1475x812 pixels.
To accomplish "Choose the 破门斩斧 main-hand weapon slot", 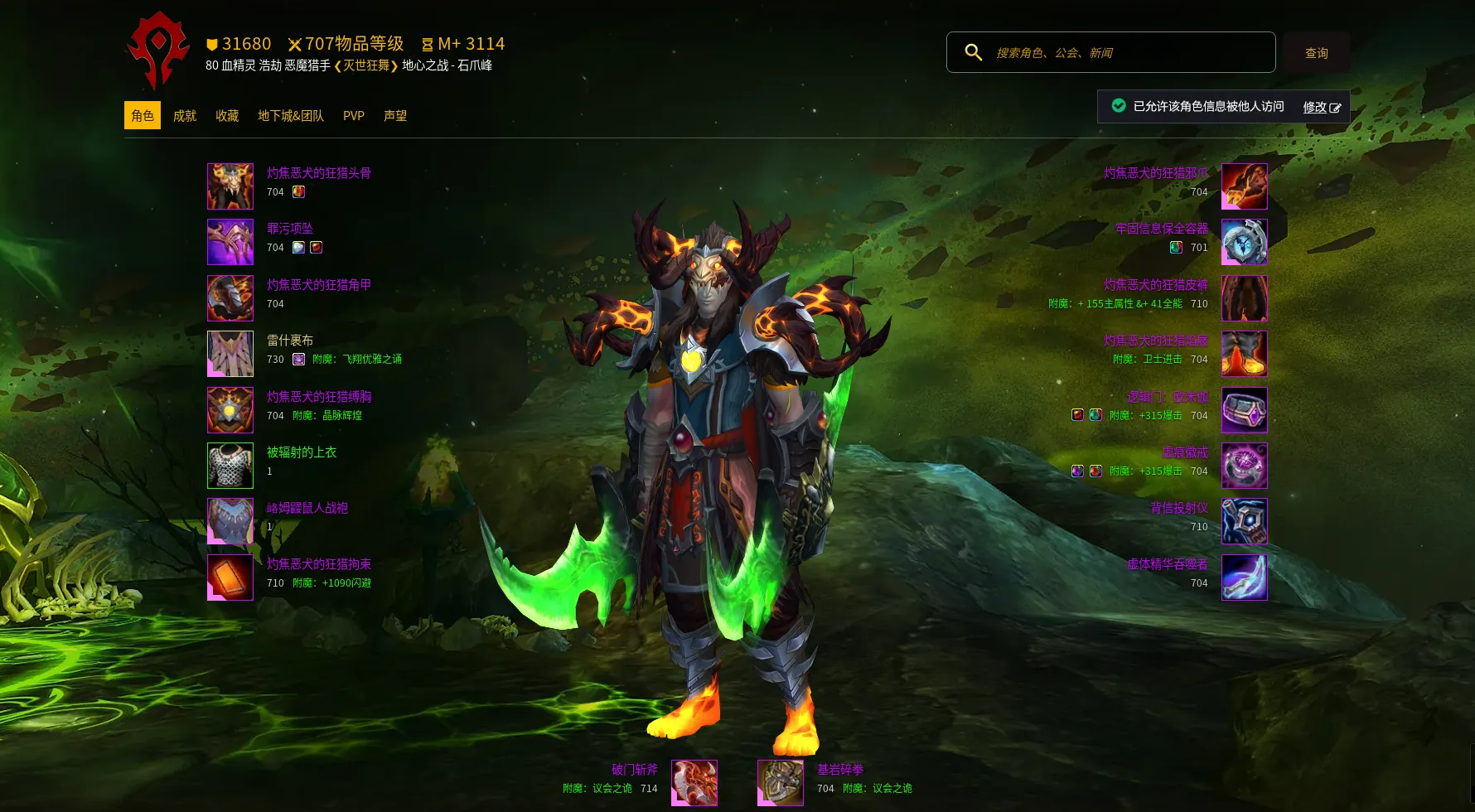I will pyautogui.click(x=694, y=783).
